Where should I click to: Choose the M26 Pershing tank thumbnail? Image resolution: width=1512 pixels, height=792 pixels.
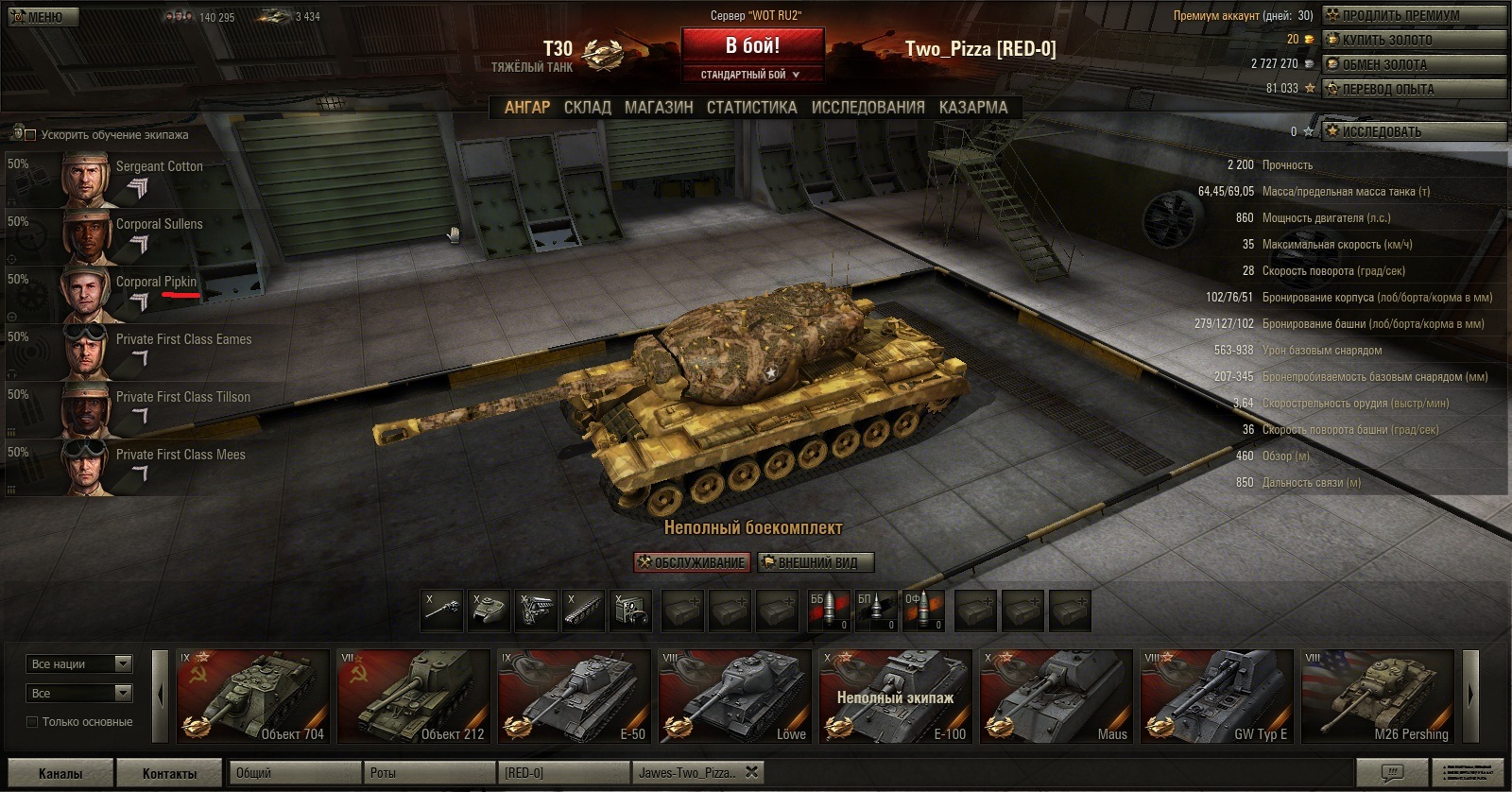coord(1378,696)
